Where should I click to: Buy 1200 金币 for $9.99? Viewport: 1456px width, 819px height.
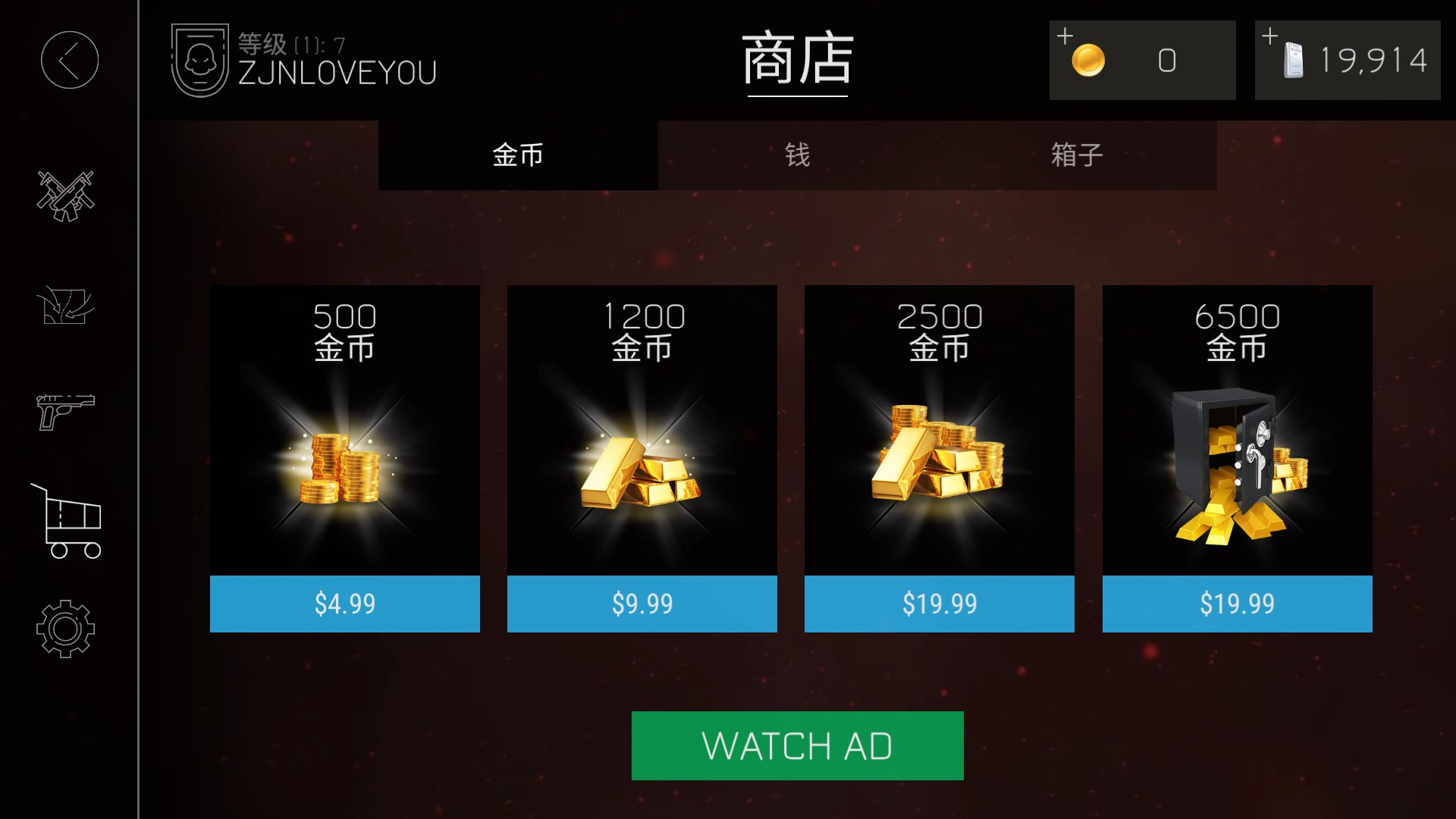[642, 603]
